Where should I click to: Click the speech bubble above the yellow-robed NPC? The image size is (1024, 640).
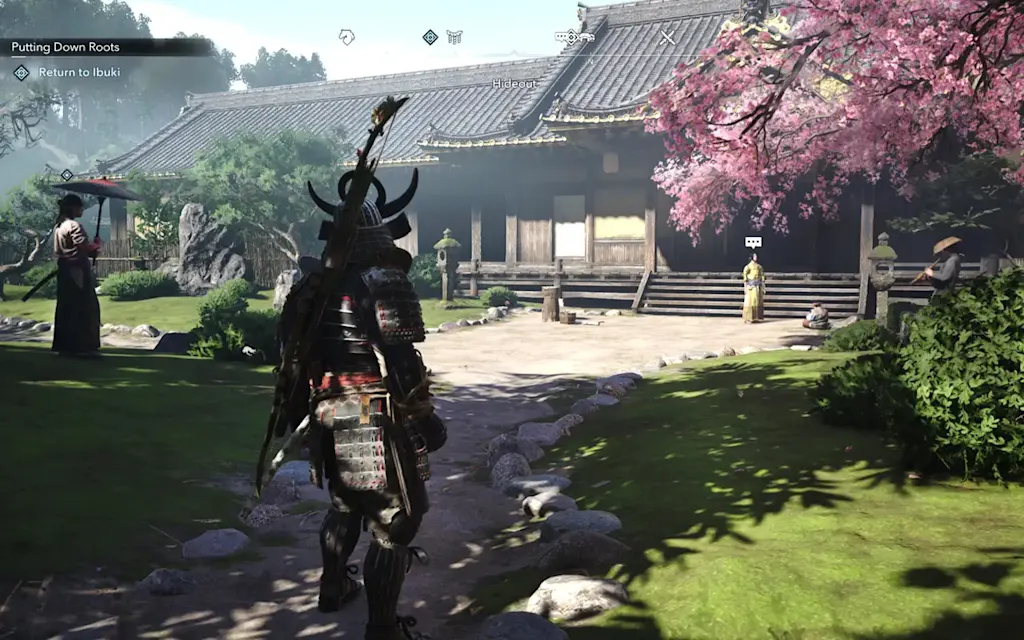[x=753, y=242]
